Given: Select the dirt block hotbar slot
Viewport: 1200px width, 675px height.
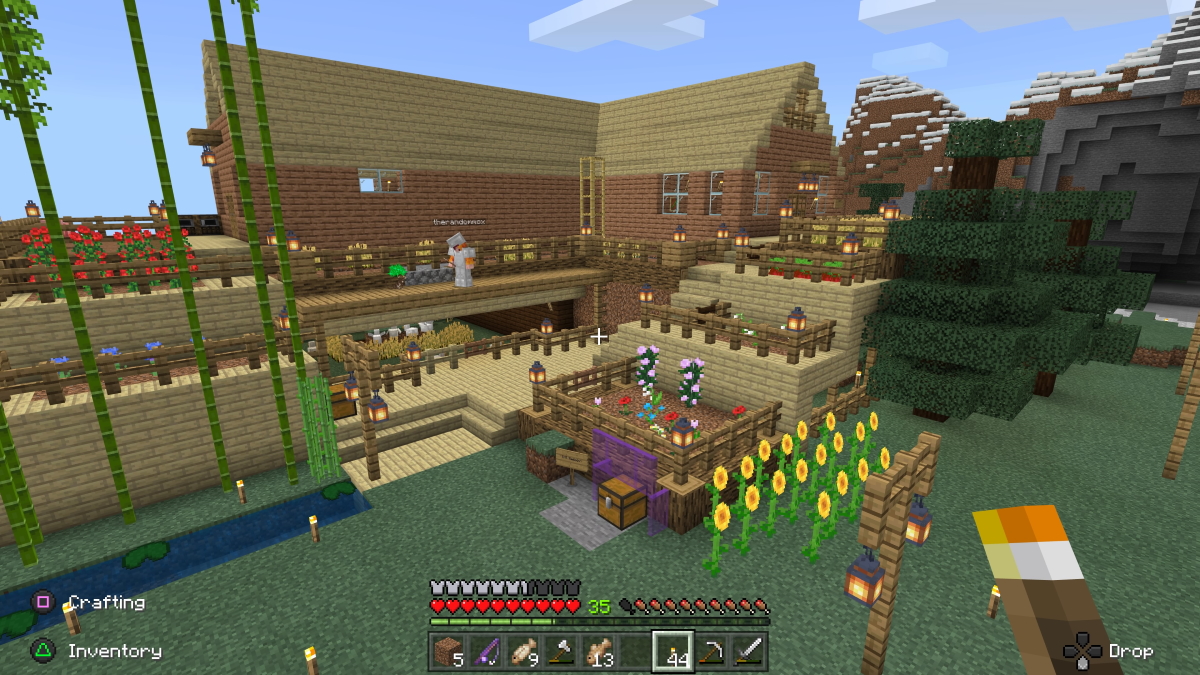Looking at the screenshot, I should (447, 651).
